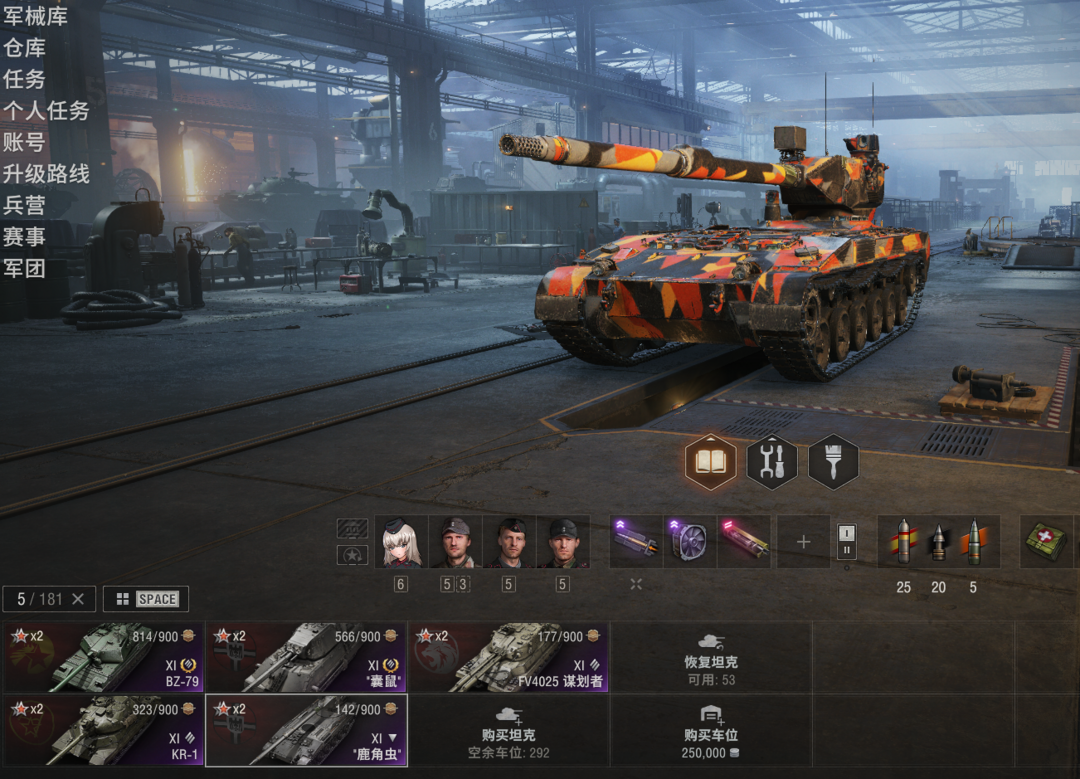Click the 购买坦克 tile
1080x779 pixels.
pos(508,731)
